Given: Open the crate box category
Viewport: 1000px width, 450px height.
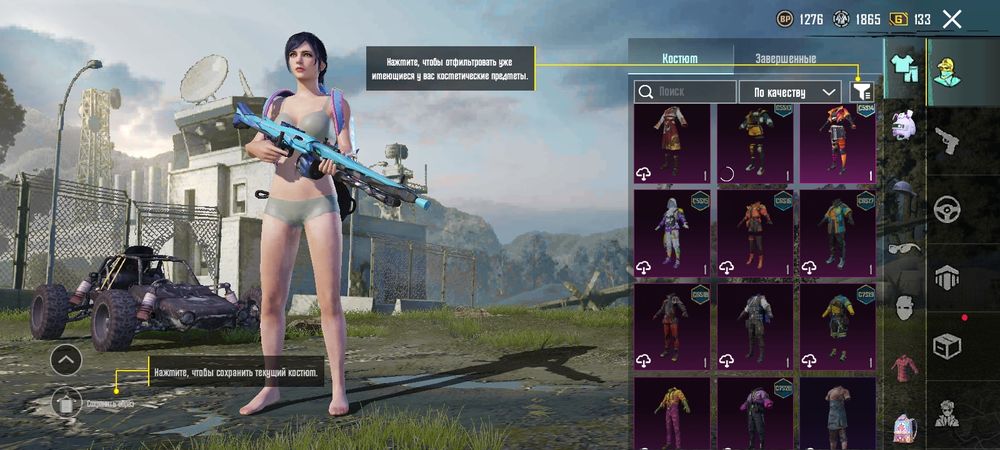Looking at the screenshot, I should (947, 346).
